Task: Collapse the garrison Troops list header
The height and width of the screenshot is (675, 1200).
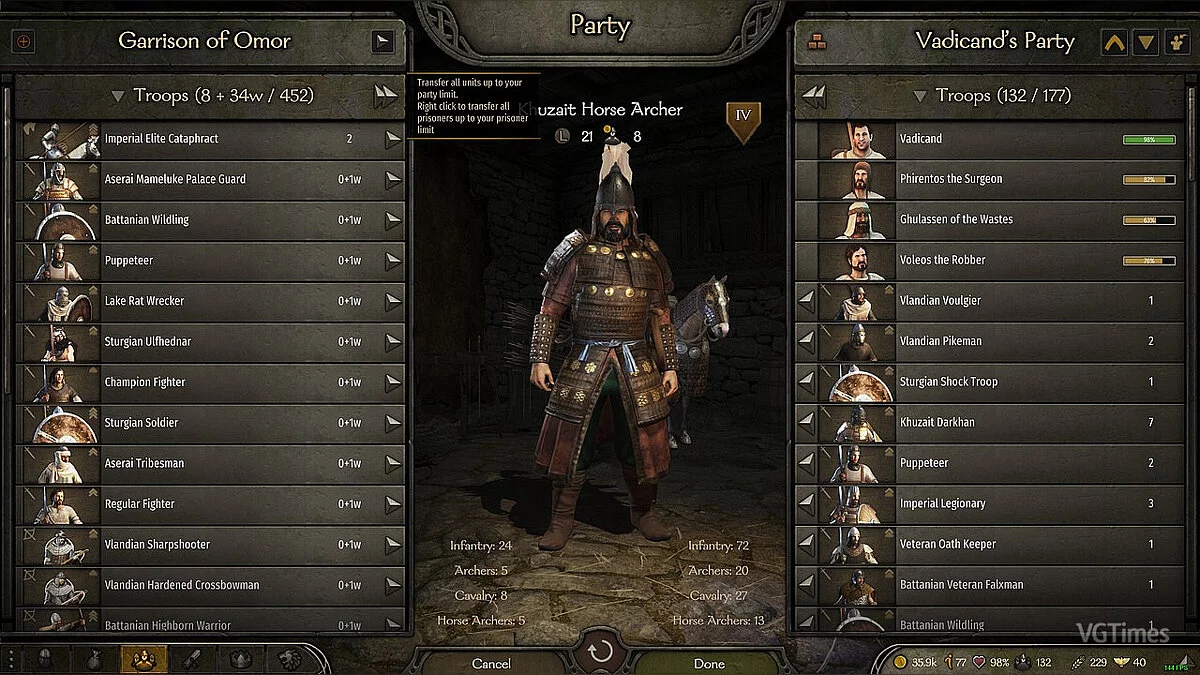Action: click(x=118, y=96)
